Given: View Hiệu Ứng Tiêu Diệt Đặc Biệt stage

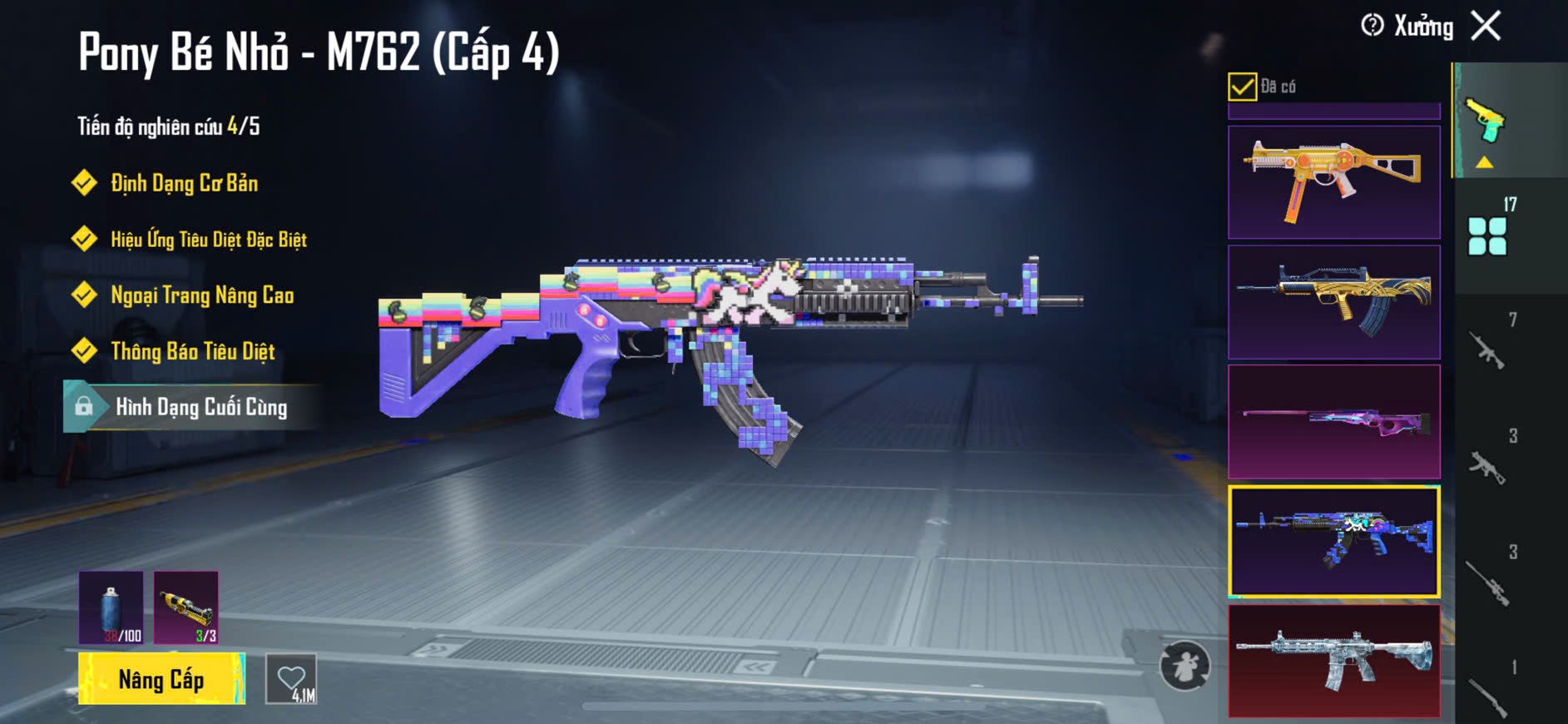Looking at the screenshot, I should click(x=208, y=240).
